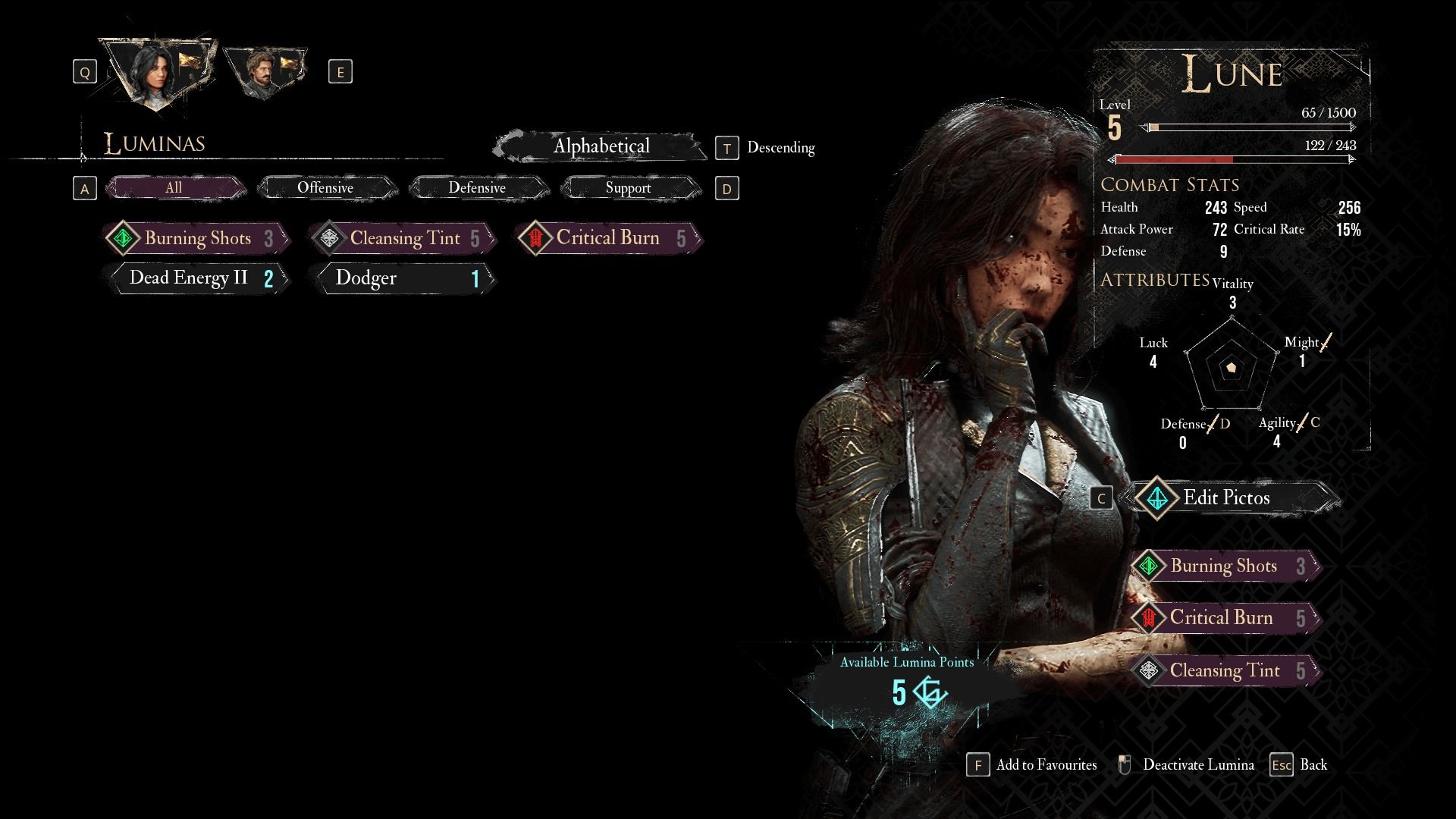Click the red Critical Burn lumina icon
This screenshot has height=819, width=1456.
(x=534, y=238)
